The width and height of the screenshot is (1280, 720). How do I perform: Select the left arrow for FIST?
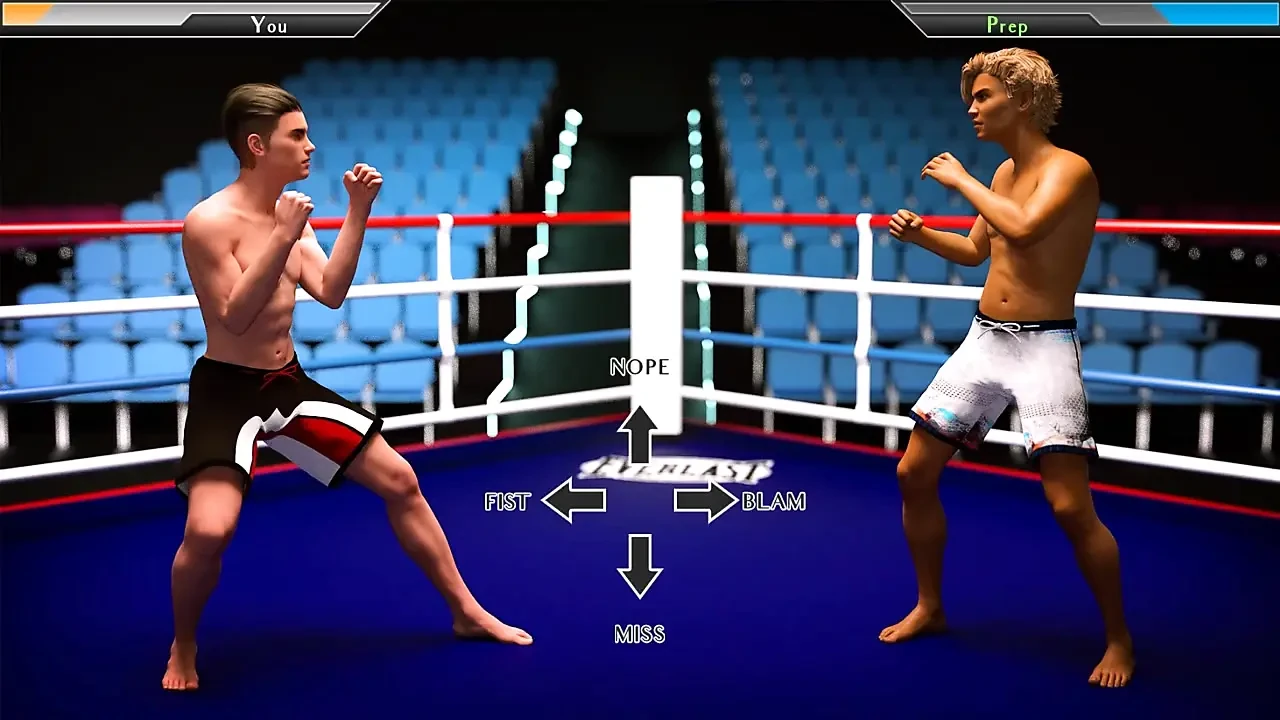point(574,500)
